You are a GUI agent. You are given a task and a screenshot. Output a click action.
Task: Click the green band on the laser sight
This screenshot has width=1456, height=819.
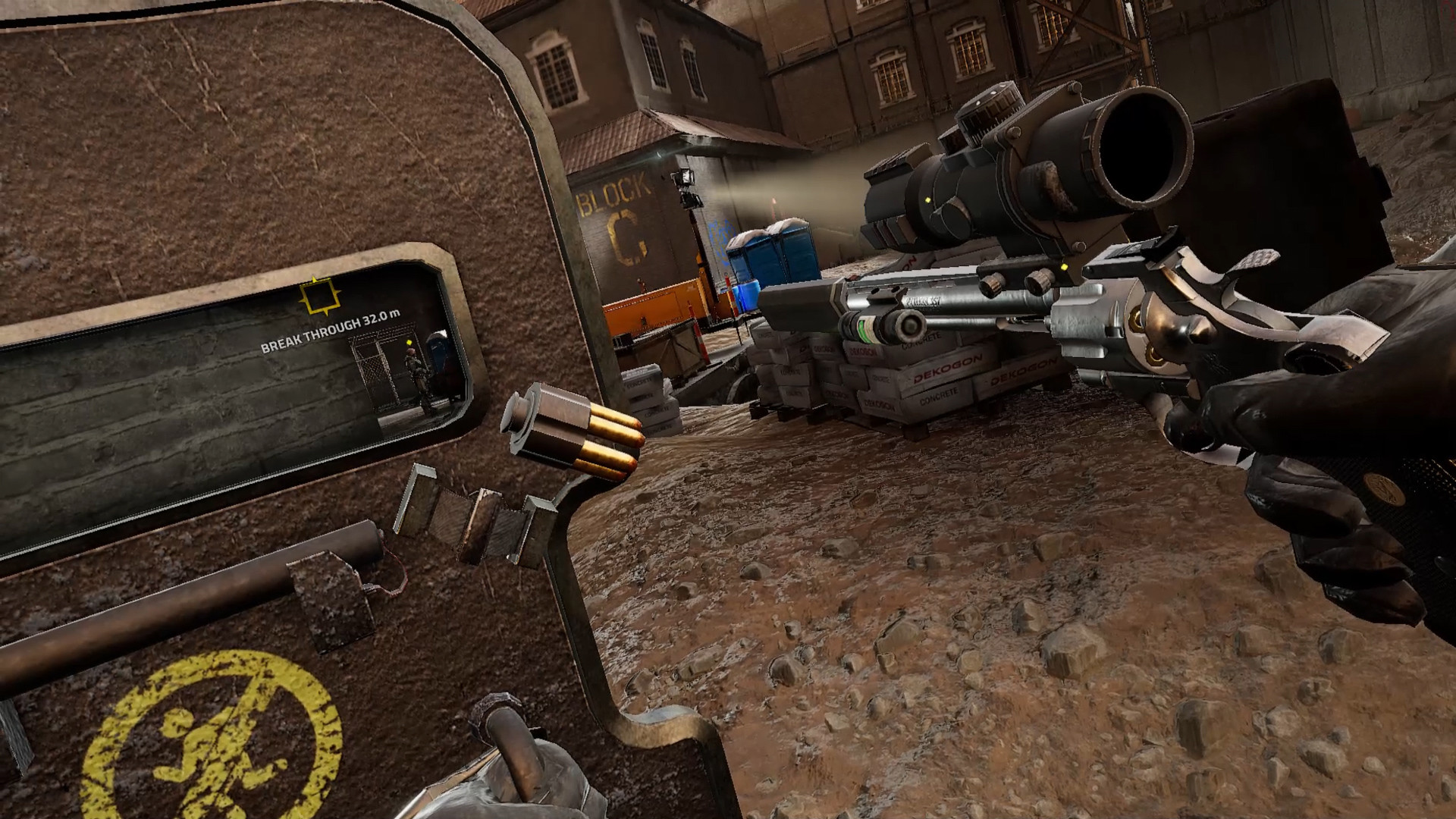click(865, 328)
